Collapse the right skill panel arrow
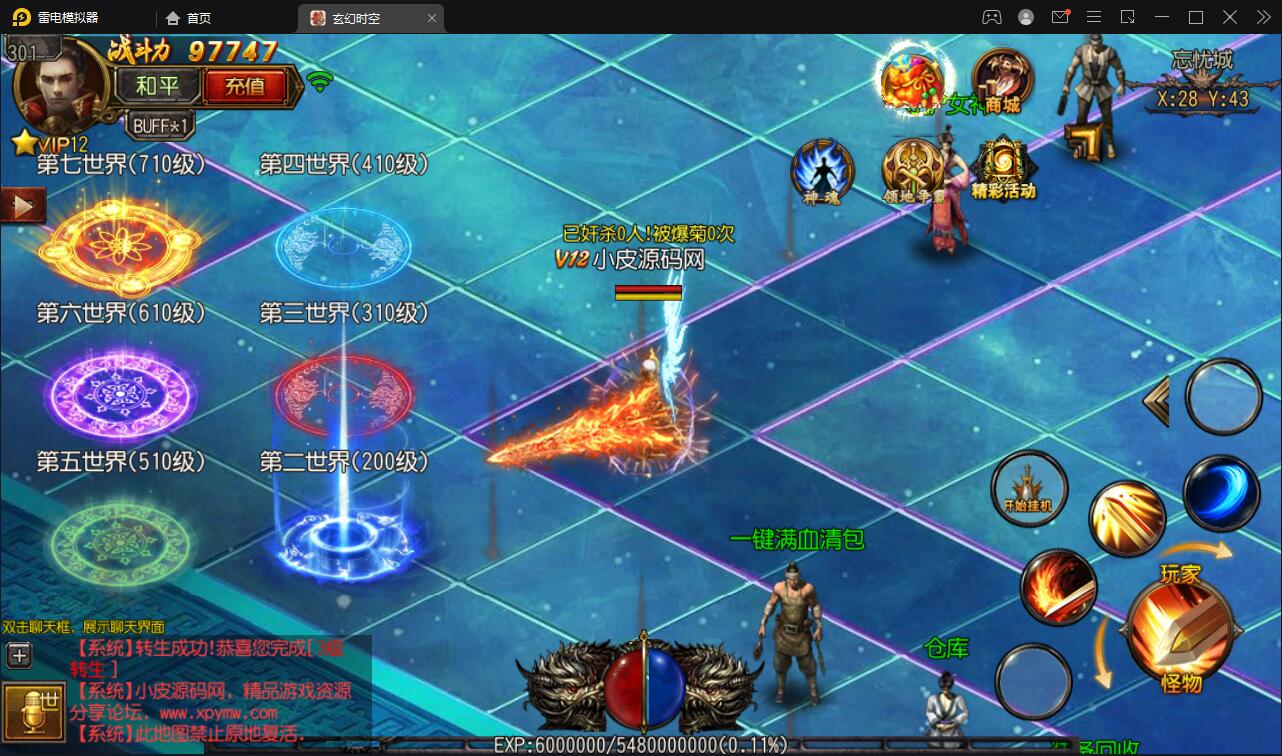 tap(1155, 399)
